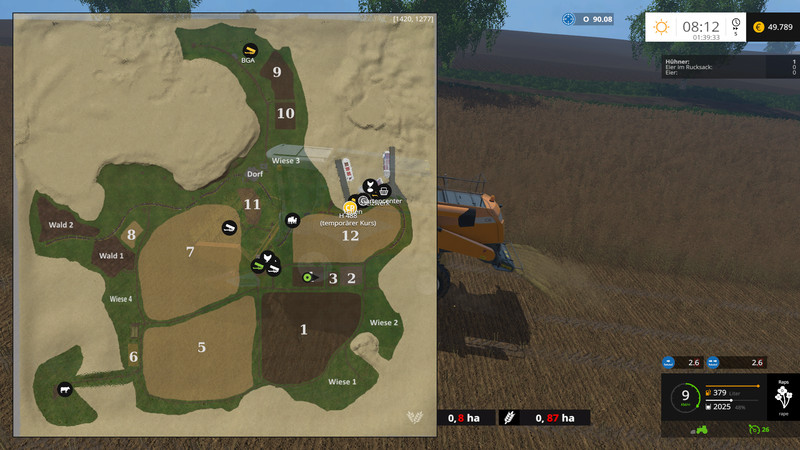Viewport: 800px width, 450px height.
Task: Click the cow pasture map marker
Action: click(65, 389)
